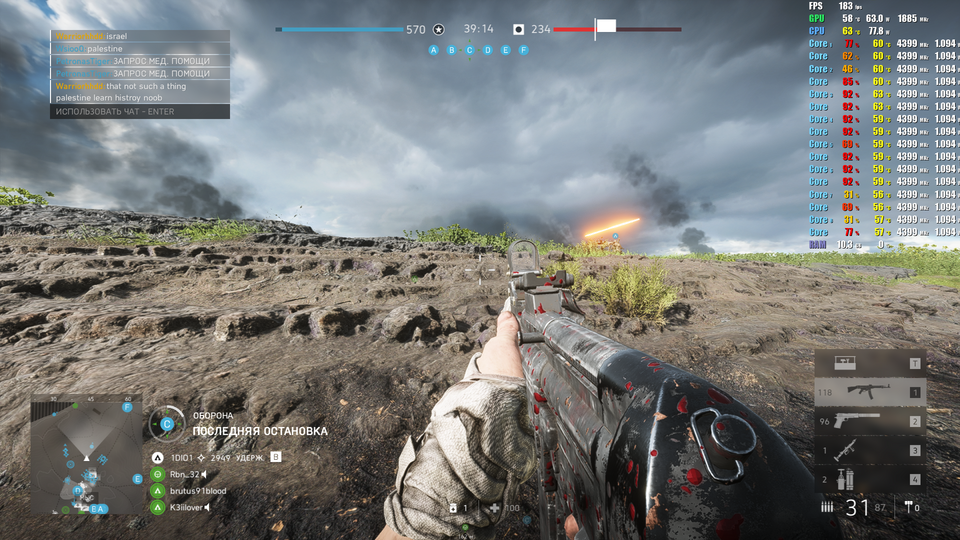960x540 pixels.
Task: Select squad member Rbn_32
Action: 186,474
